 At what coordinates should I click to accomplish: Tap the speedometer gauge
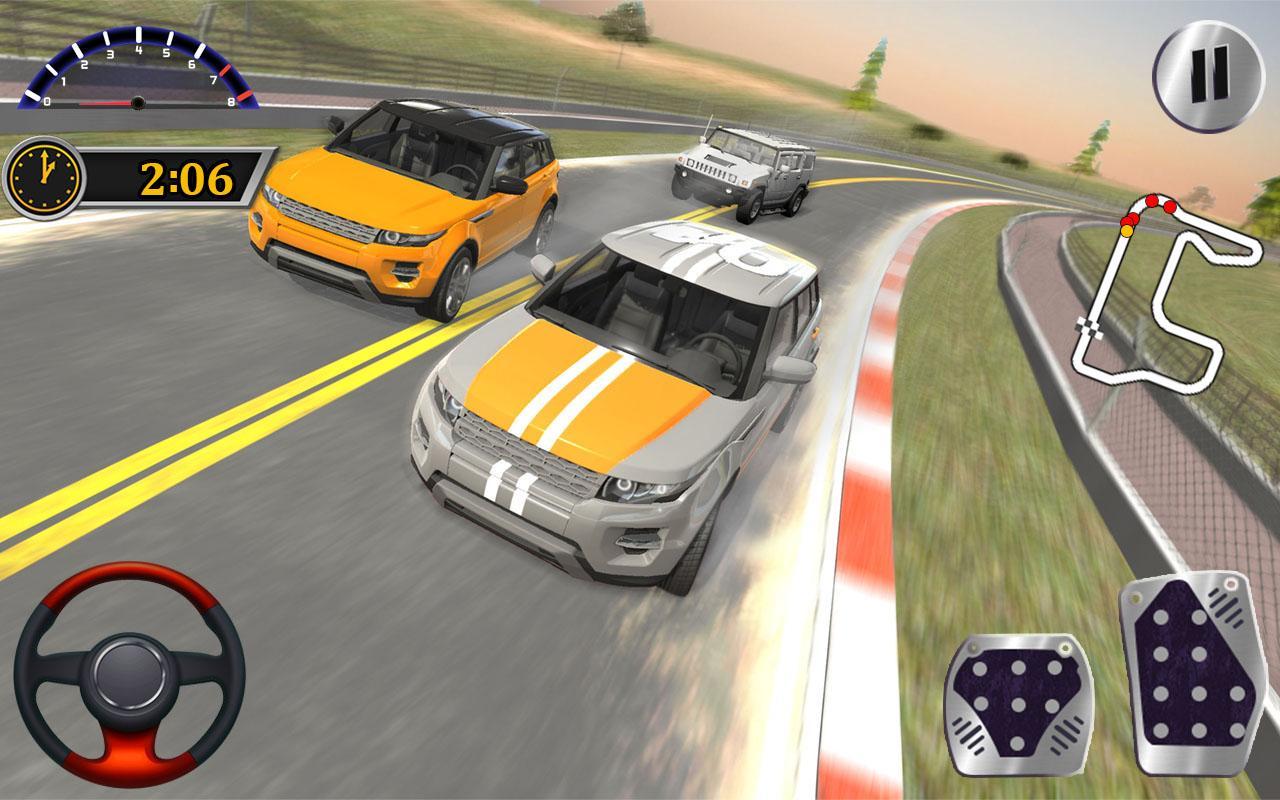(135, 70)
